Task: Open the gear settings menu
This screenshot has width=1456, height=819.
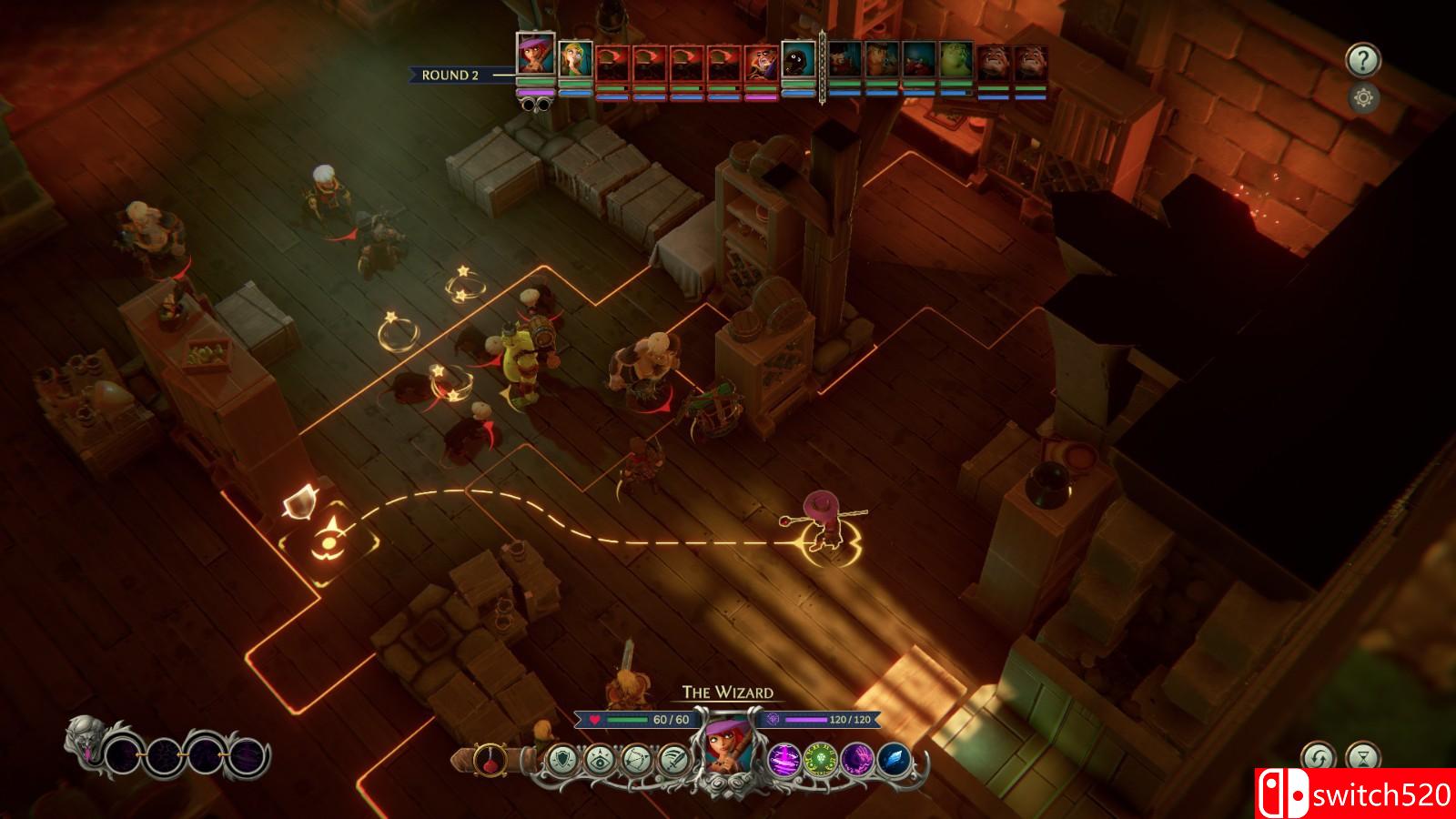Action: 1362,98
